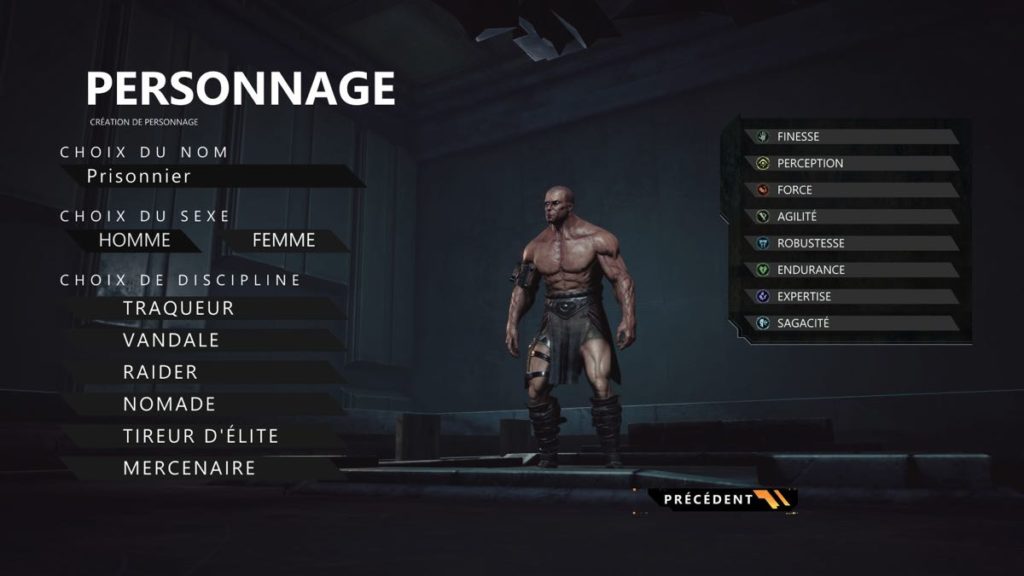Click the Expertise attribute row
Image resolution: width=1024 pixels, height=576 pixels.
pos(850,297)
